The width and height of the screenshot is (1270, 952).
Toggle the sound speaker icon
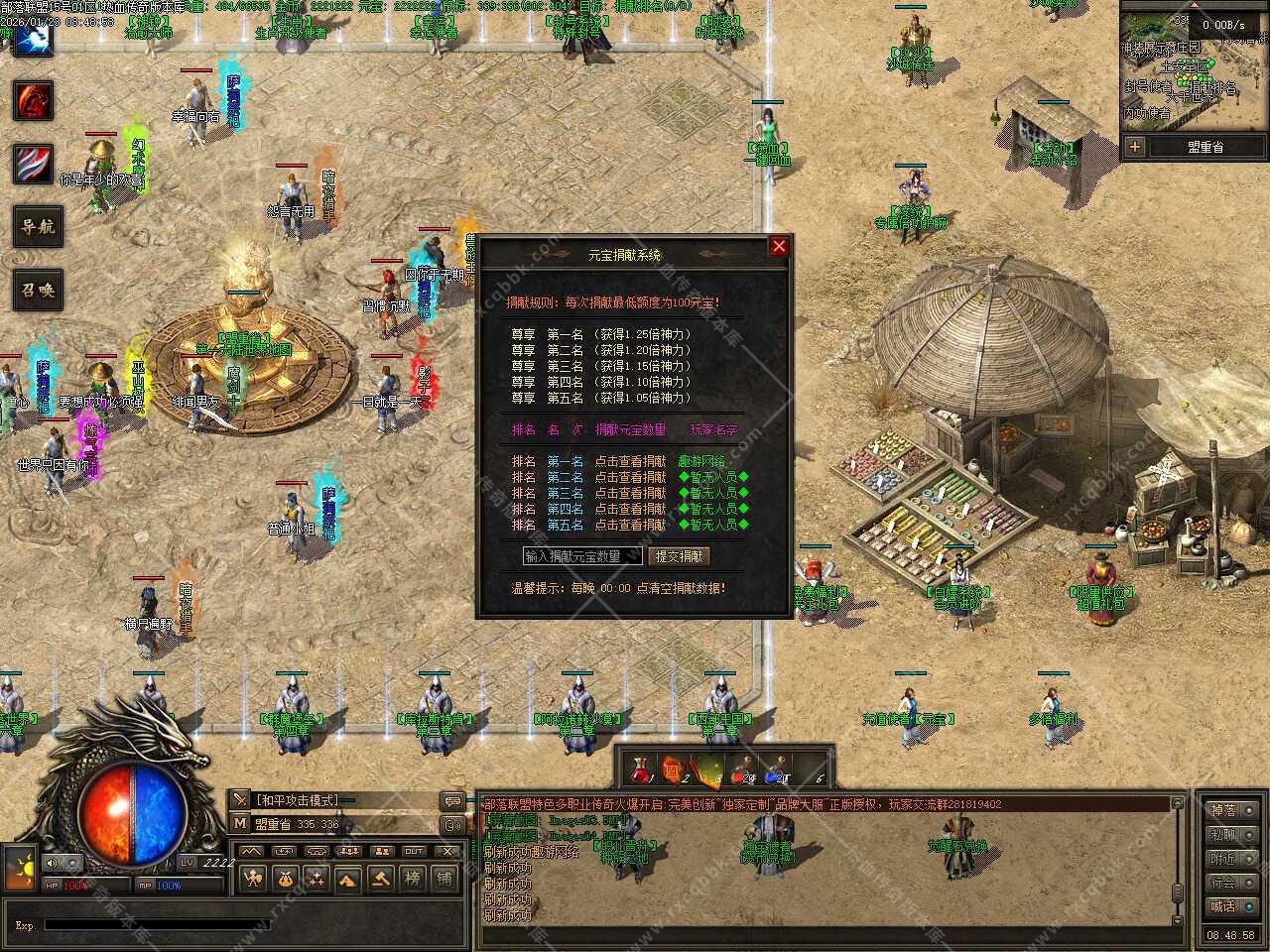coord(50,864)
